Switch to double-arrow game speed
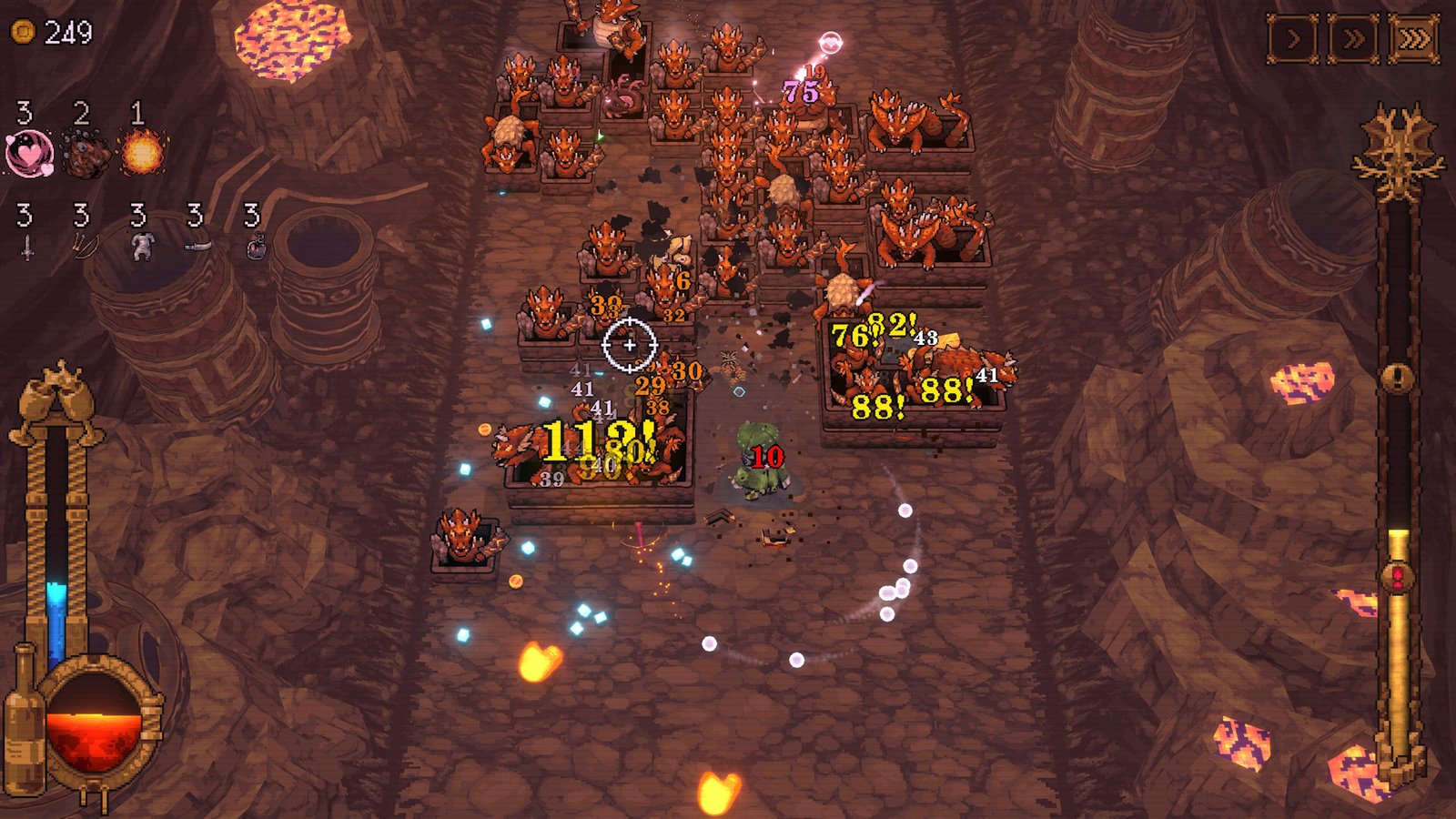 click(x=1353, y=40)
